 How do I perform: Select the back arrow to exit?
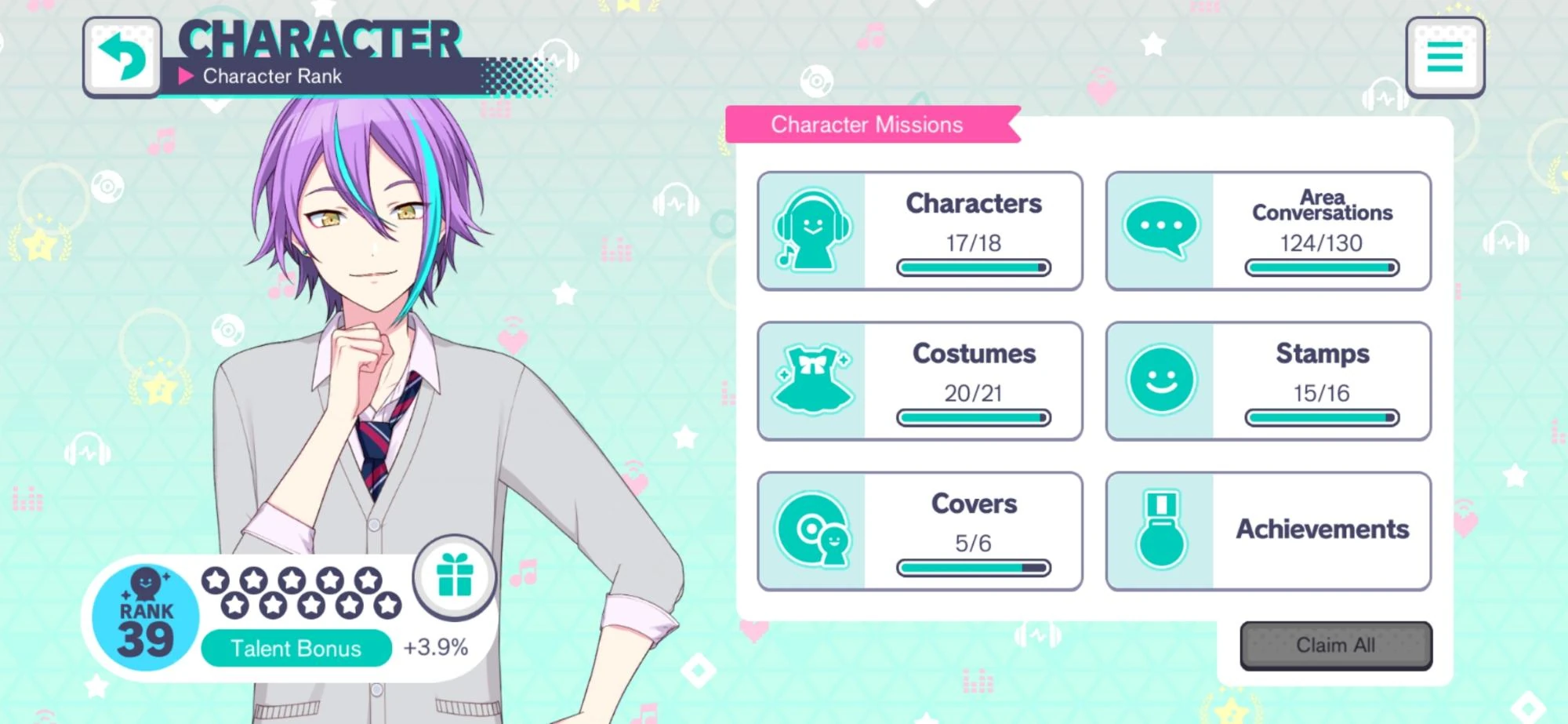point(122,56)
